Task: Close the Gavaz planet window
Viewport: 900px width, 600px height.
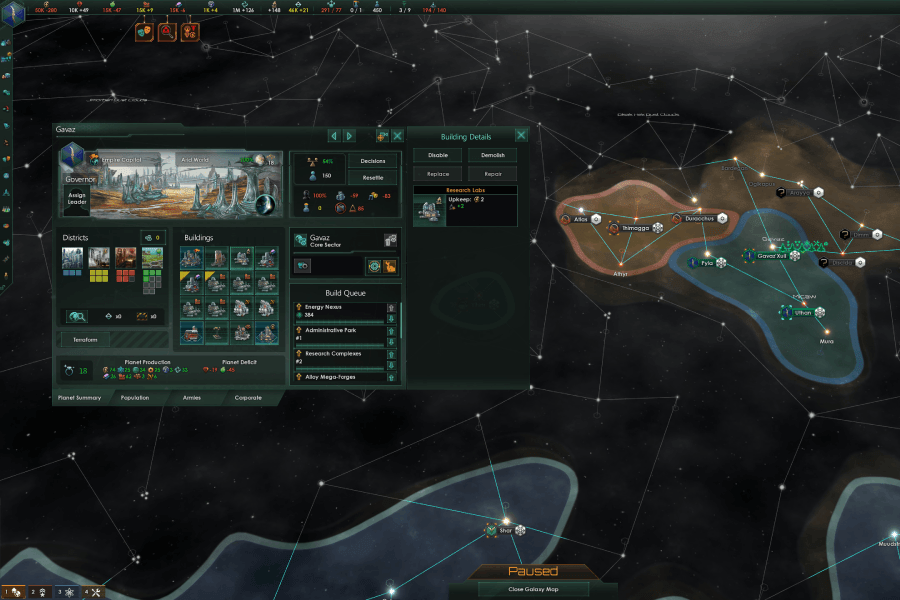Action: [397, 135]
